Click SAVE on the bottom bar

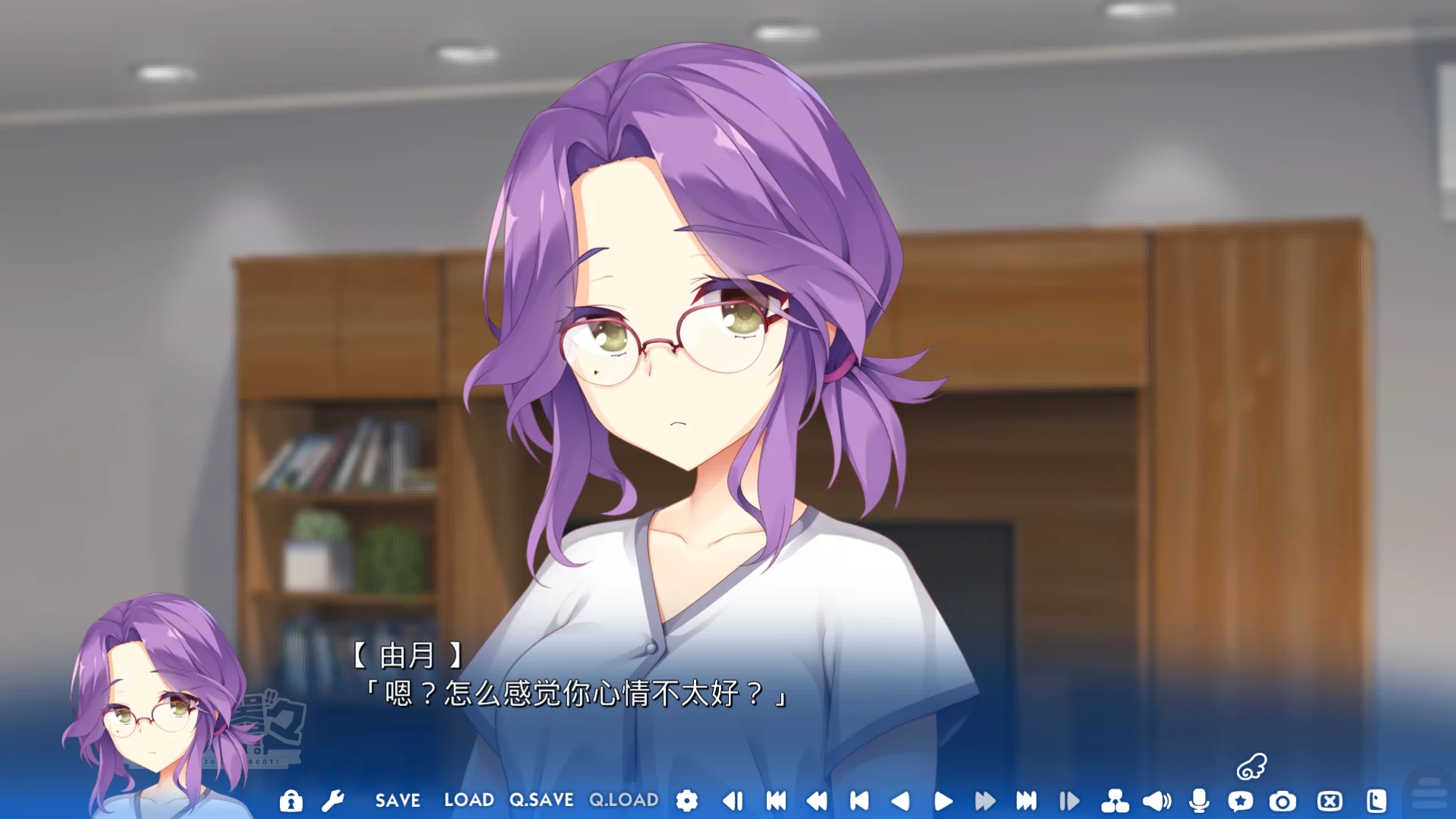(x=397, y=800)
